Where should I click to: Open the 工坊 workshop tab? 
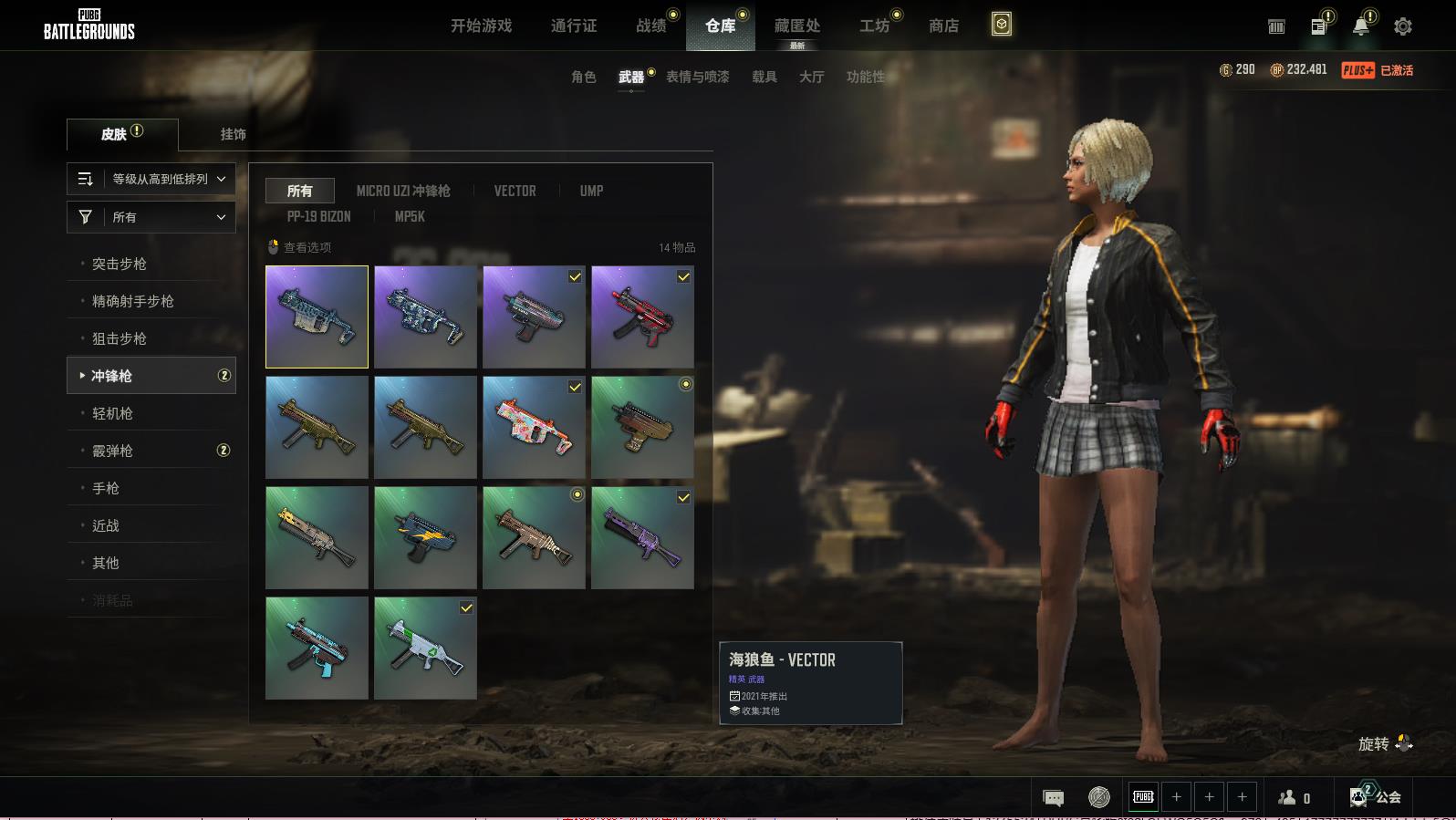click(x=874, y=26)
